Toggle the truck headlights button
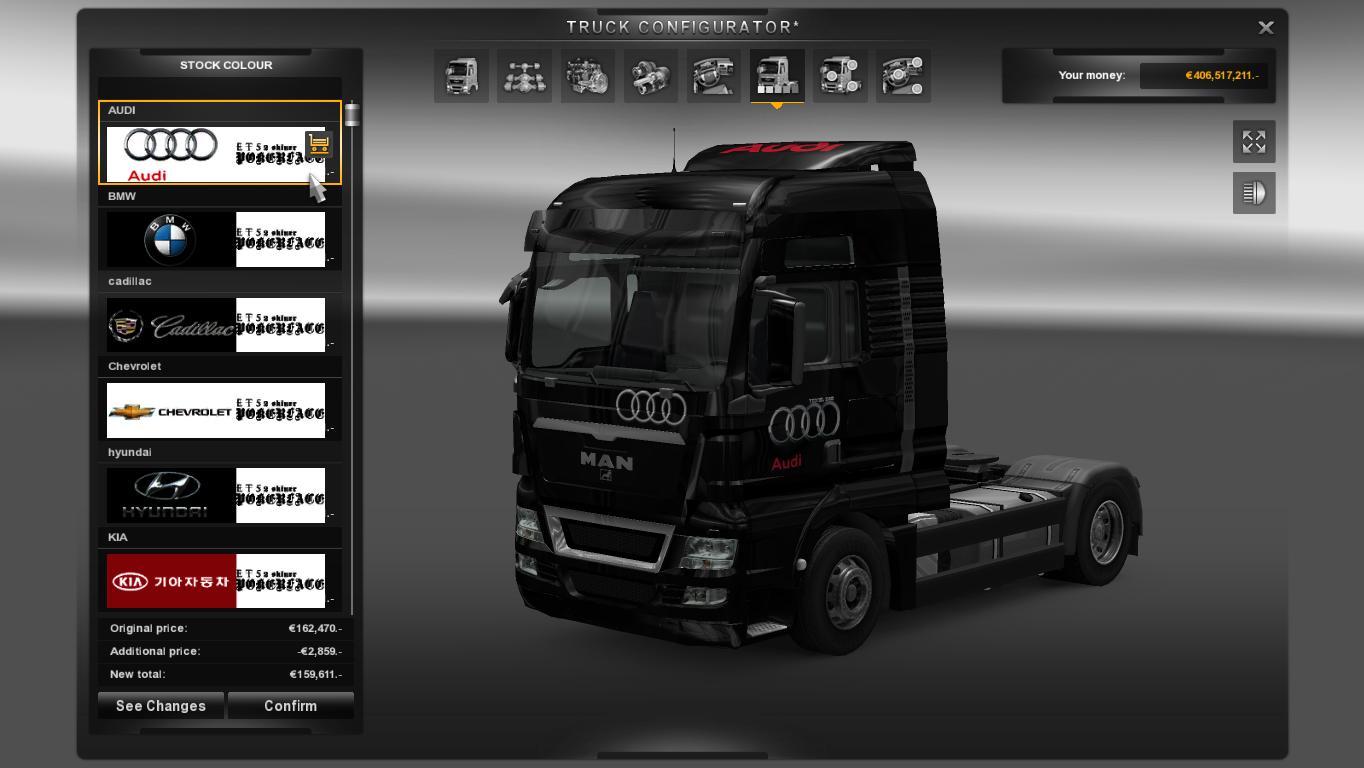This screenshot has width=1364, height=768. 1254,193
